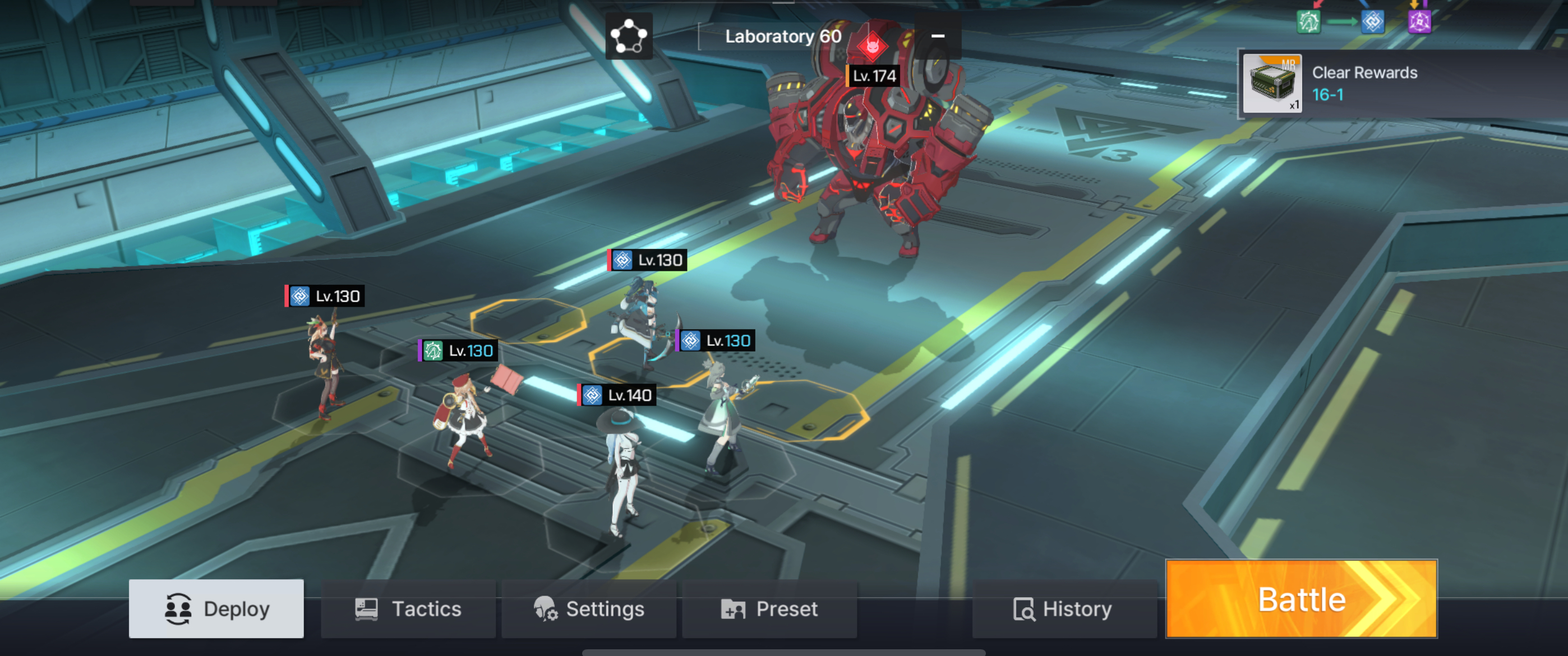
Task: Select the red boss marker icon
Action: [872, 45]
